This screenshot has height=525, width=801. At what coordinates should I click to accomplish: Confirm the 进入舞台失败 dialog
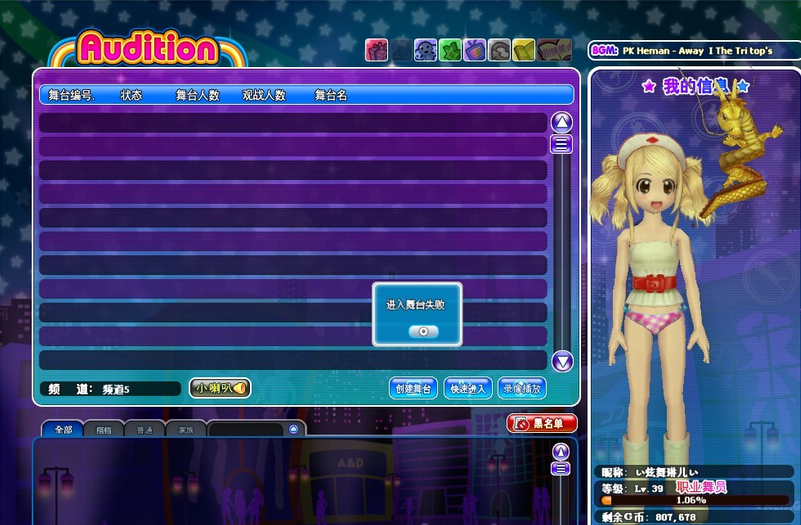pyautogui.click(x=423, y=331)
